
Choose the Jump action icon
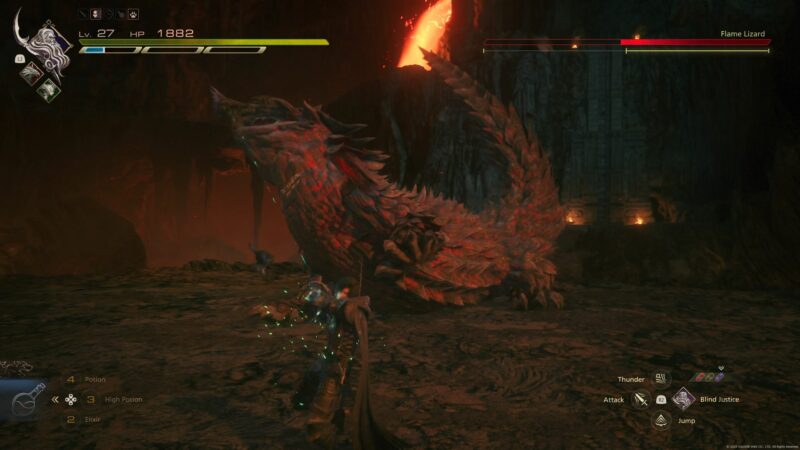pyautogui.click(x=661, y=420)
